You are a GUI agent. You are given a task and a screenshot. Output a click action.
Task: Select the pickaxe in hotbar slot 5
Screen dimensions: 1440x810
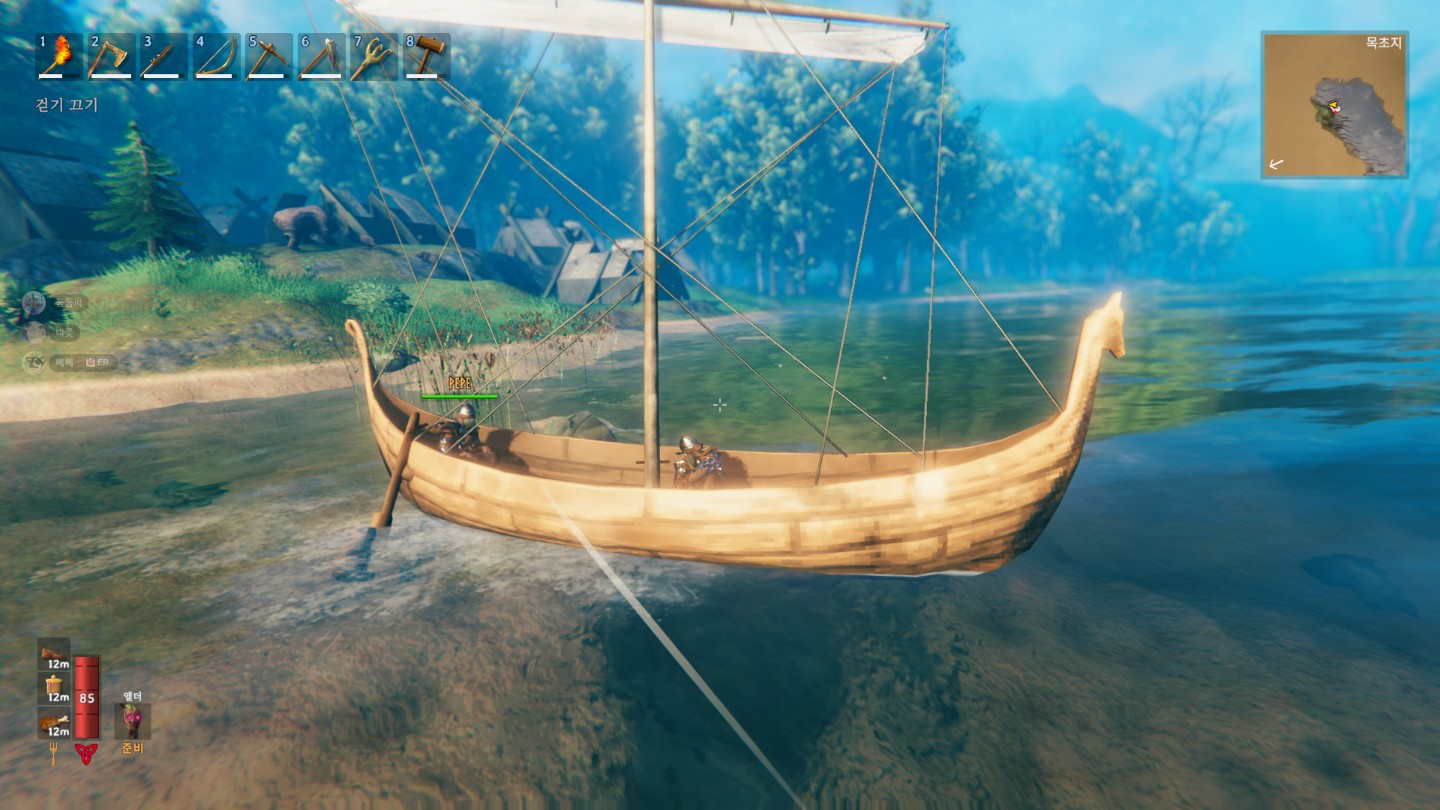268,56
